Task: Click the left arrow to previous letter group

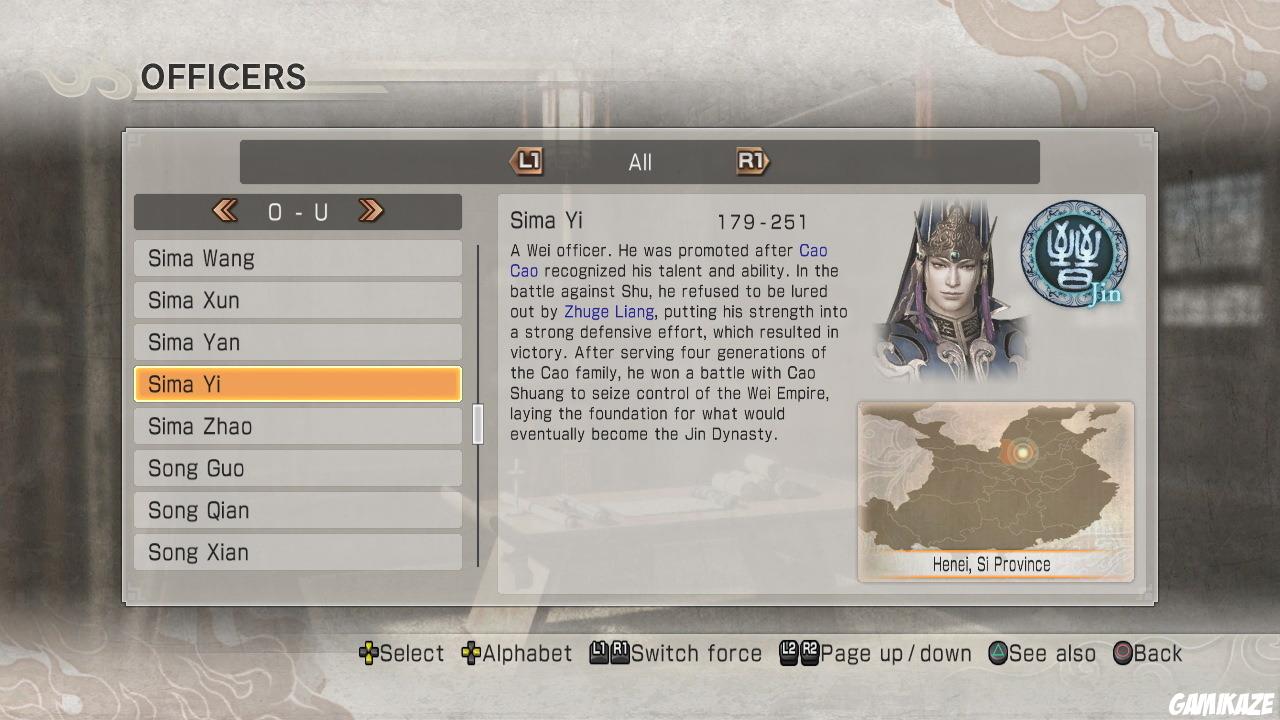Action: (225, 211)
